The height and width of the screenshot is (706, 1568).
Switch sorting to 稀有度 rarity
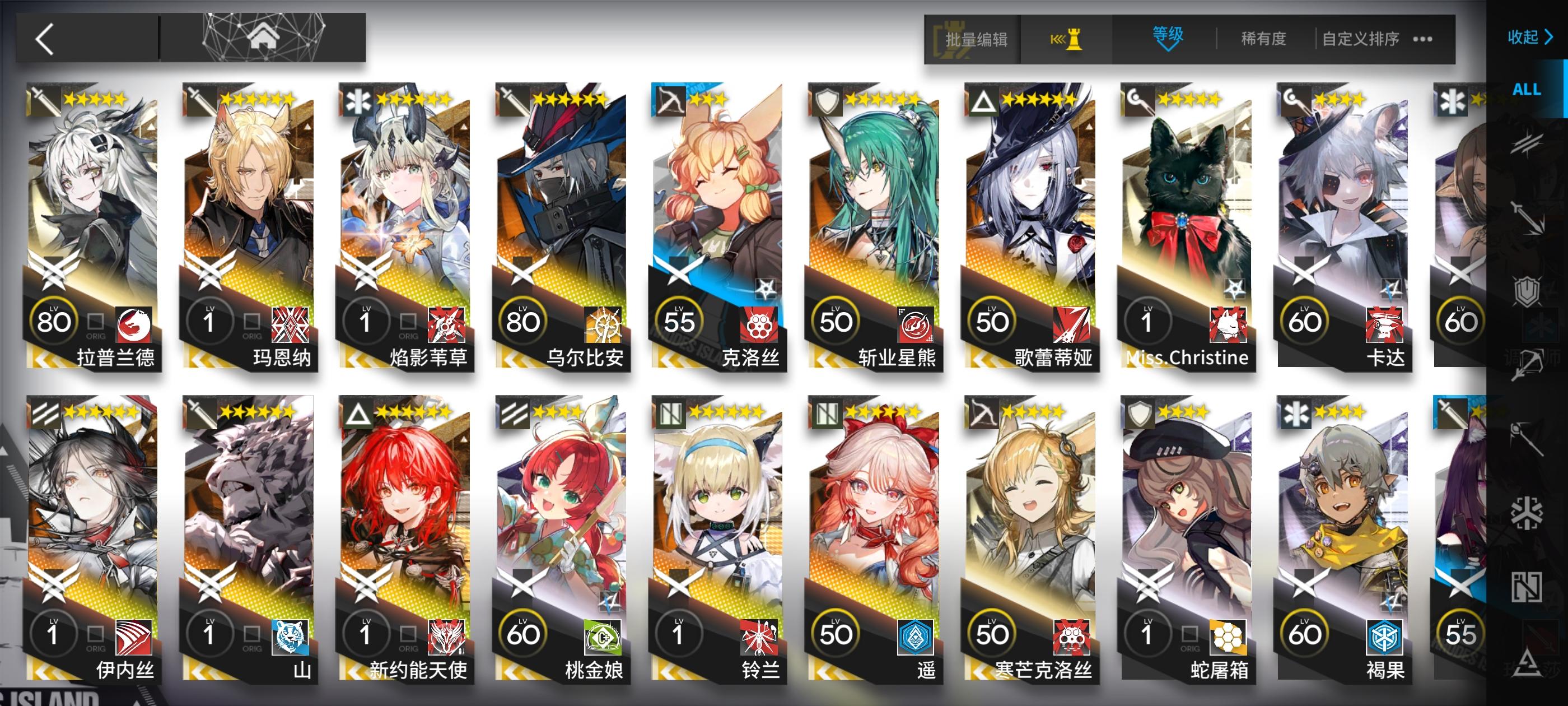1262,38
